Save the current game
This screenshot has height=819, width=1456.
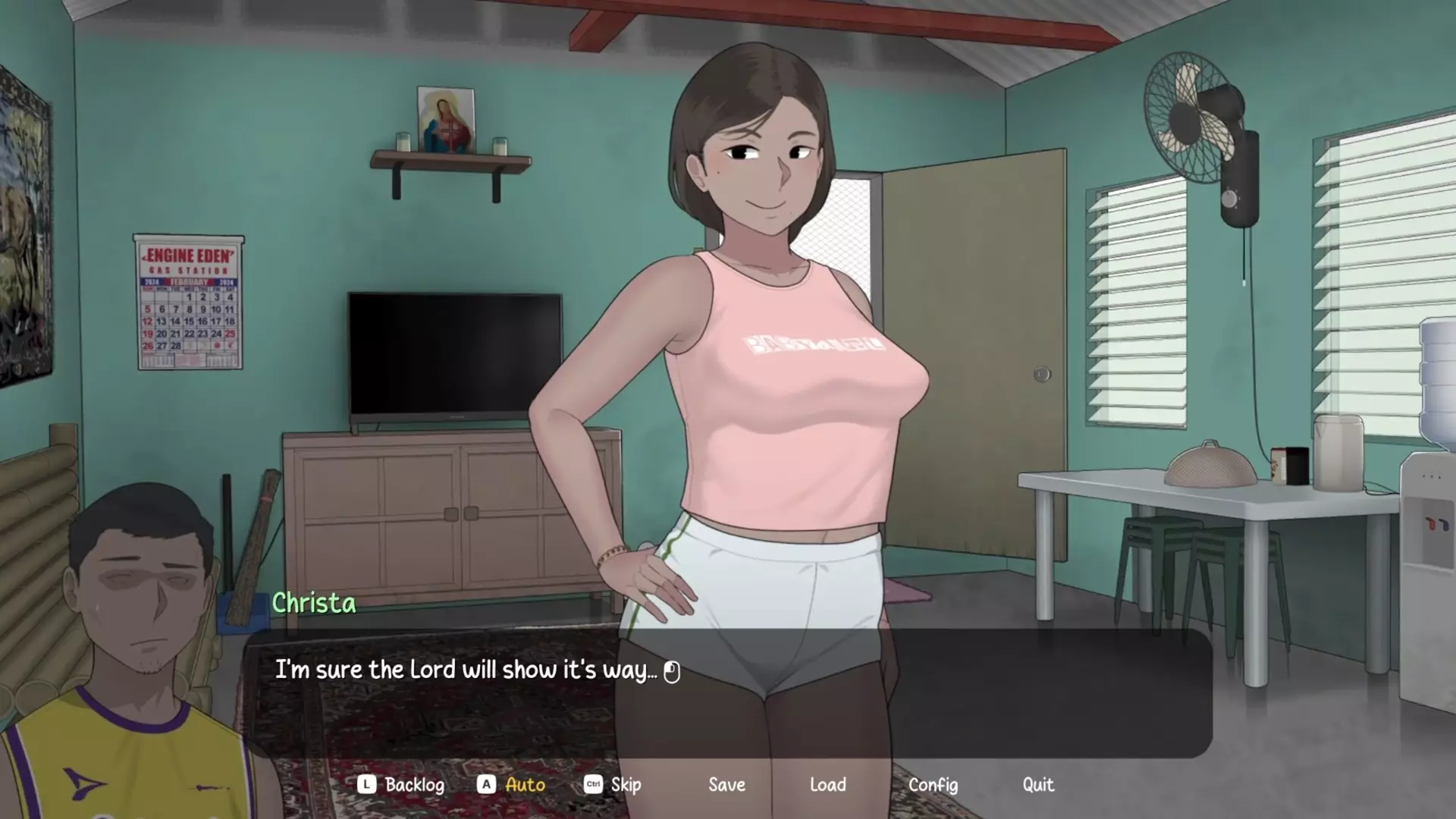[726, 785]
